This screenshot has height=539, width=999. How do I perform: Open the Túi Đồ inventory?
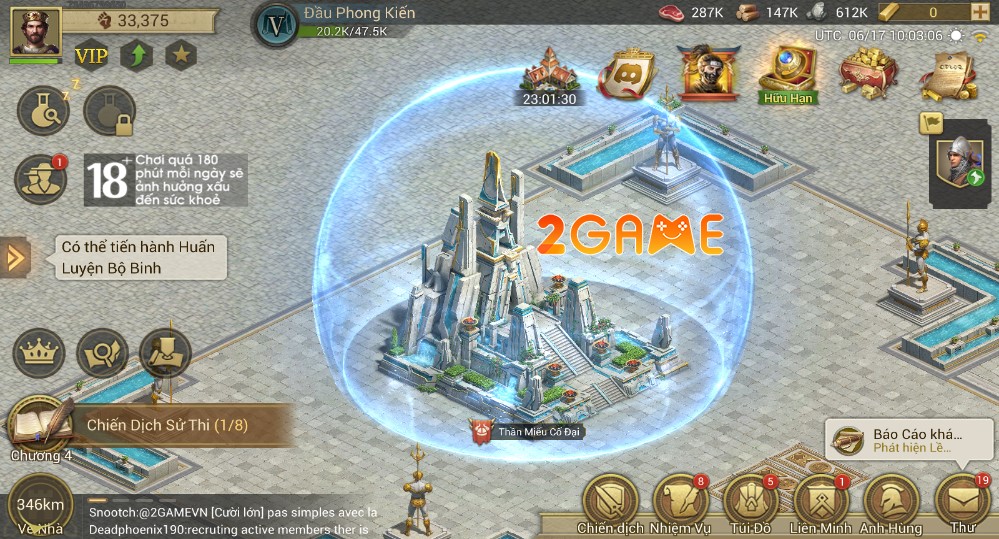tap(750, 500)
